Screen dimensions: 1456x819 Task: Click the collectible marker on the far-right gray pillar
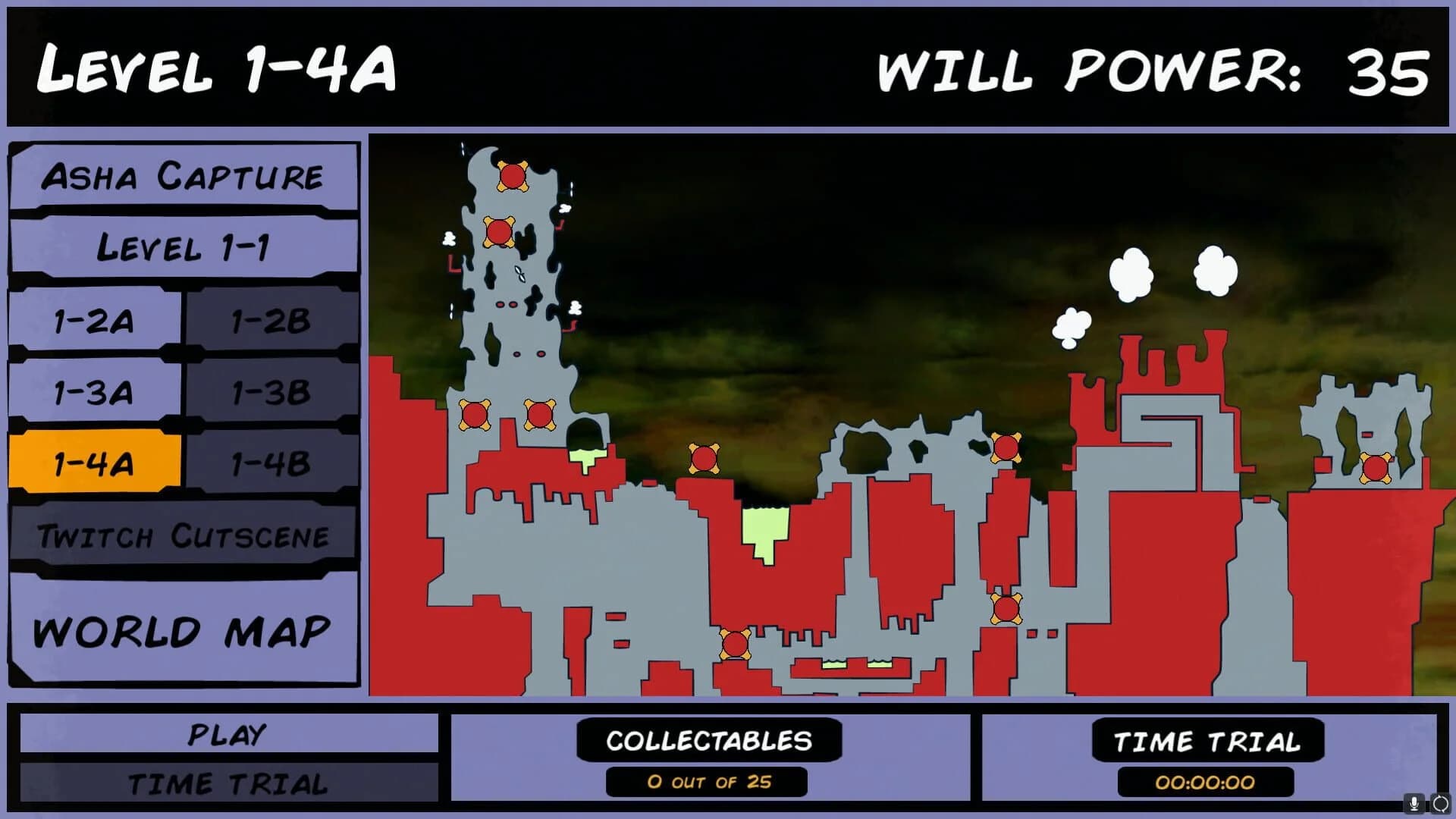click(x=1376, y=466)
